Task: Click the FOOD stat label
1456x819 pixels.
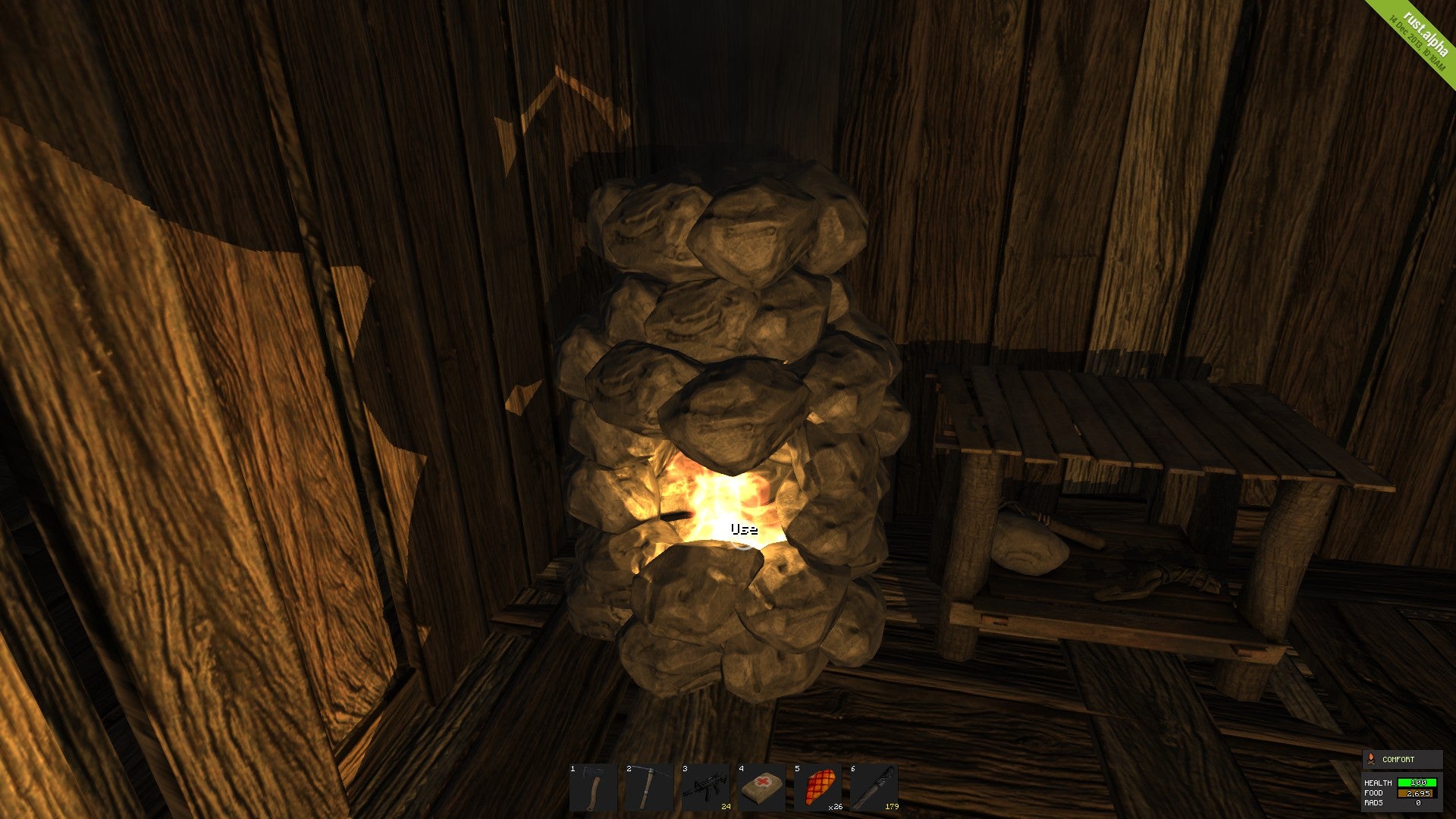Action: point(1373,792)
